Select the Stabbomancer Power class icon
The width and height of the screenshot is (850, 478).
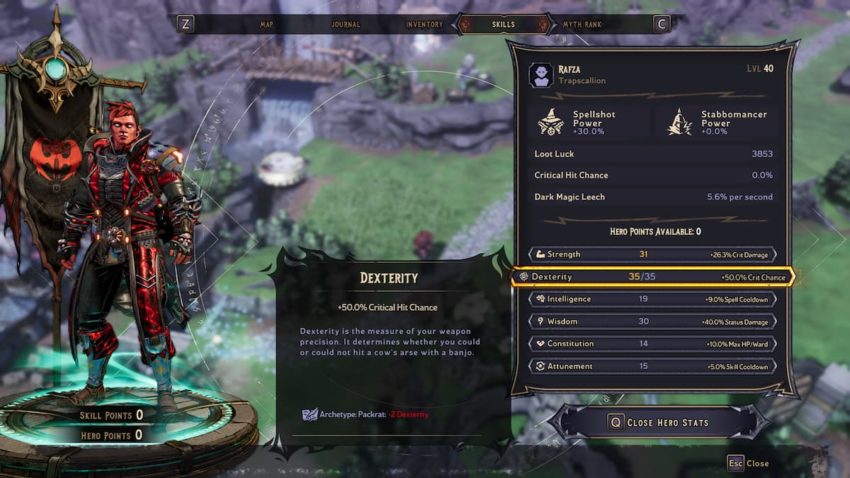(x=681, y=122)
